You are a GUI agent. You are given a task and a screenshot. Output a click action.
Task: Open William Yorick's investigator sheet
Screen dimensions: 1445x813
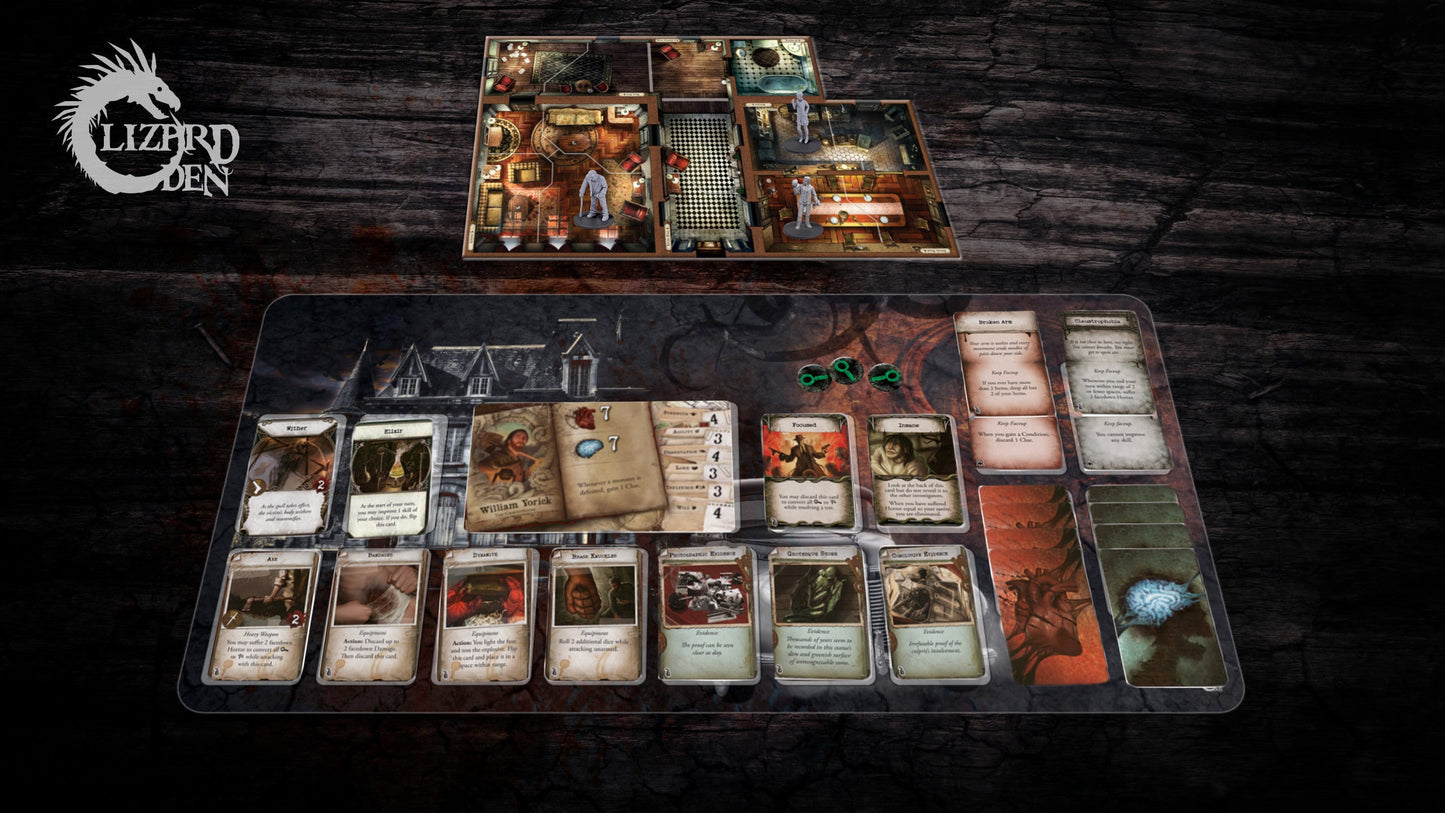(600, 466)
